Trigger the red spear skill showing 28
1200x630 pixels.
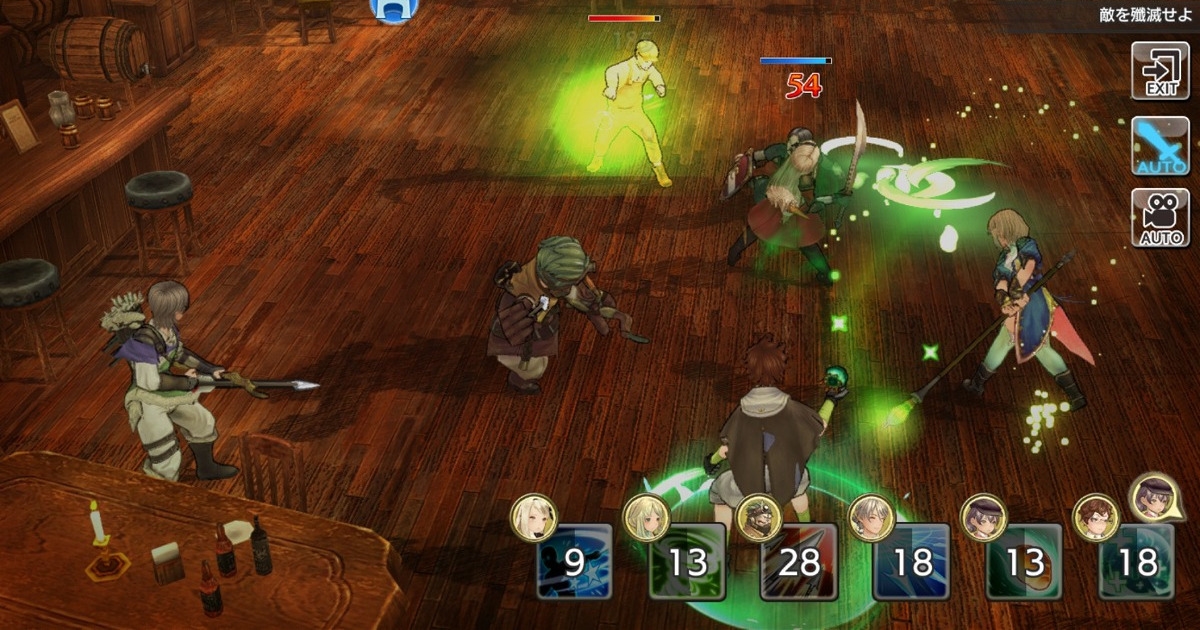799,562
